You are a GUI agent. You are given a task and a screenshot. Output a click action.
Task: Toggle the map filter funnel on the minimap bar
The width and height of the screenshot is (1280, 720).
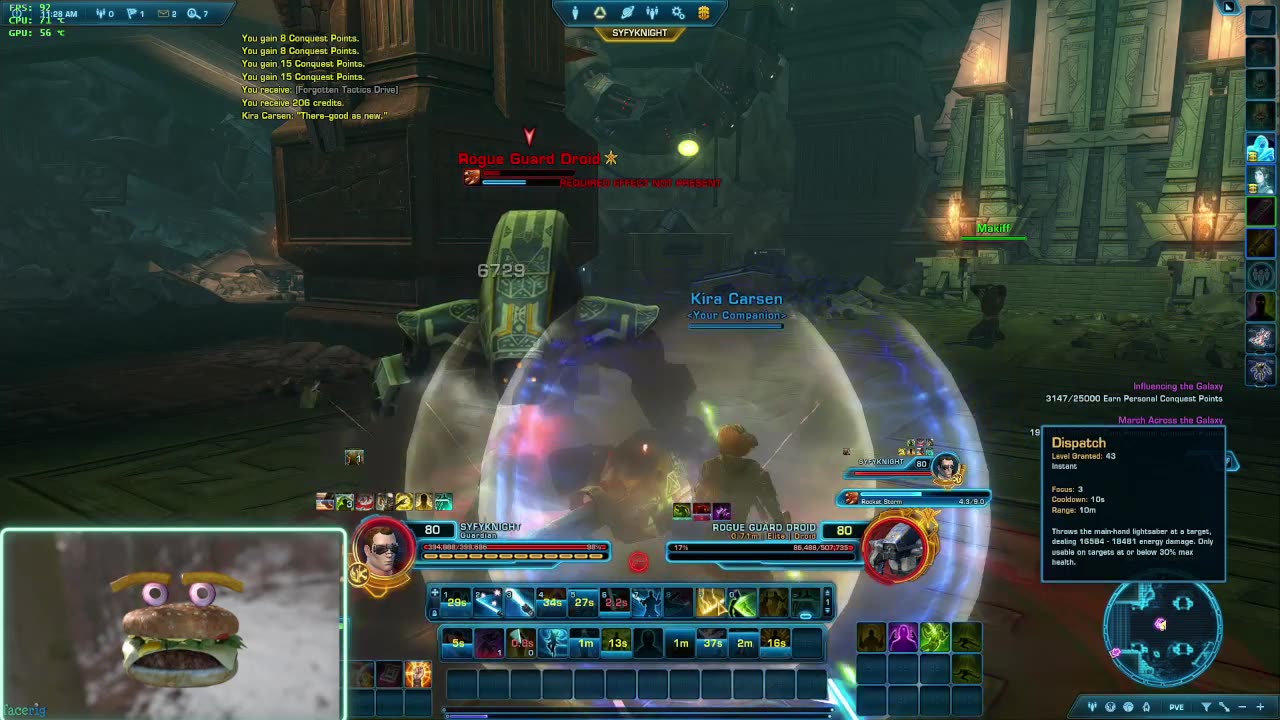1207,706
